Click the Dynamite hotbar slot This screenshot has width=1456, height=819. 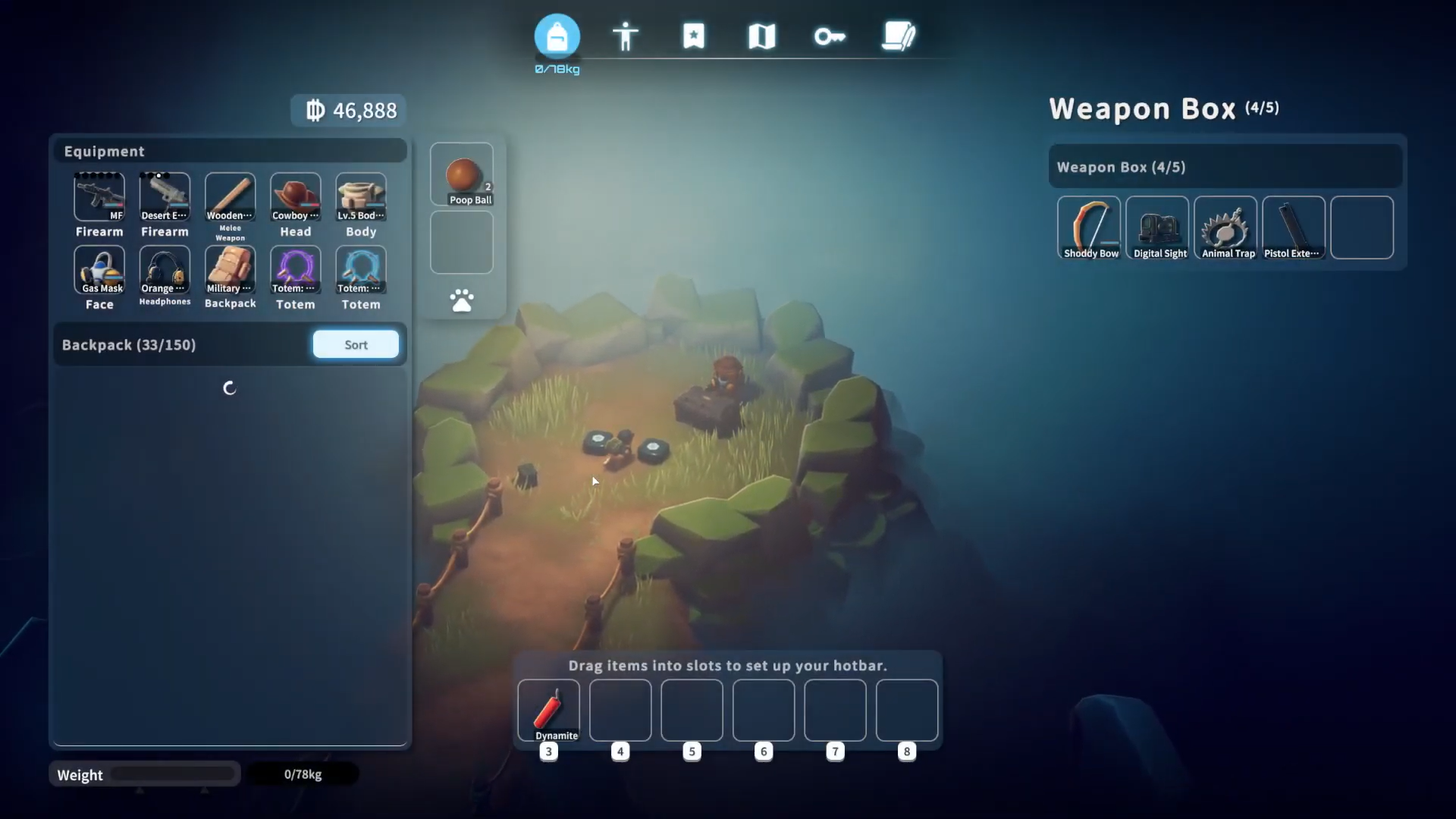point(548,710)
